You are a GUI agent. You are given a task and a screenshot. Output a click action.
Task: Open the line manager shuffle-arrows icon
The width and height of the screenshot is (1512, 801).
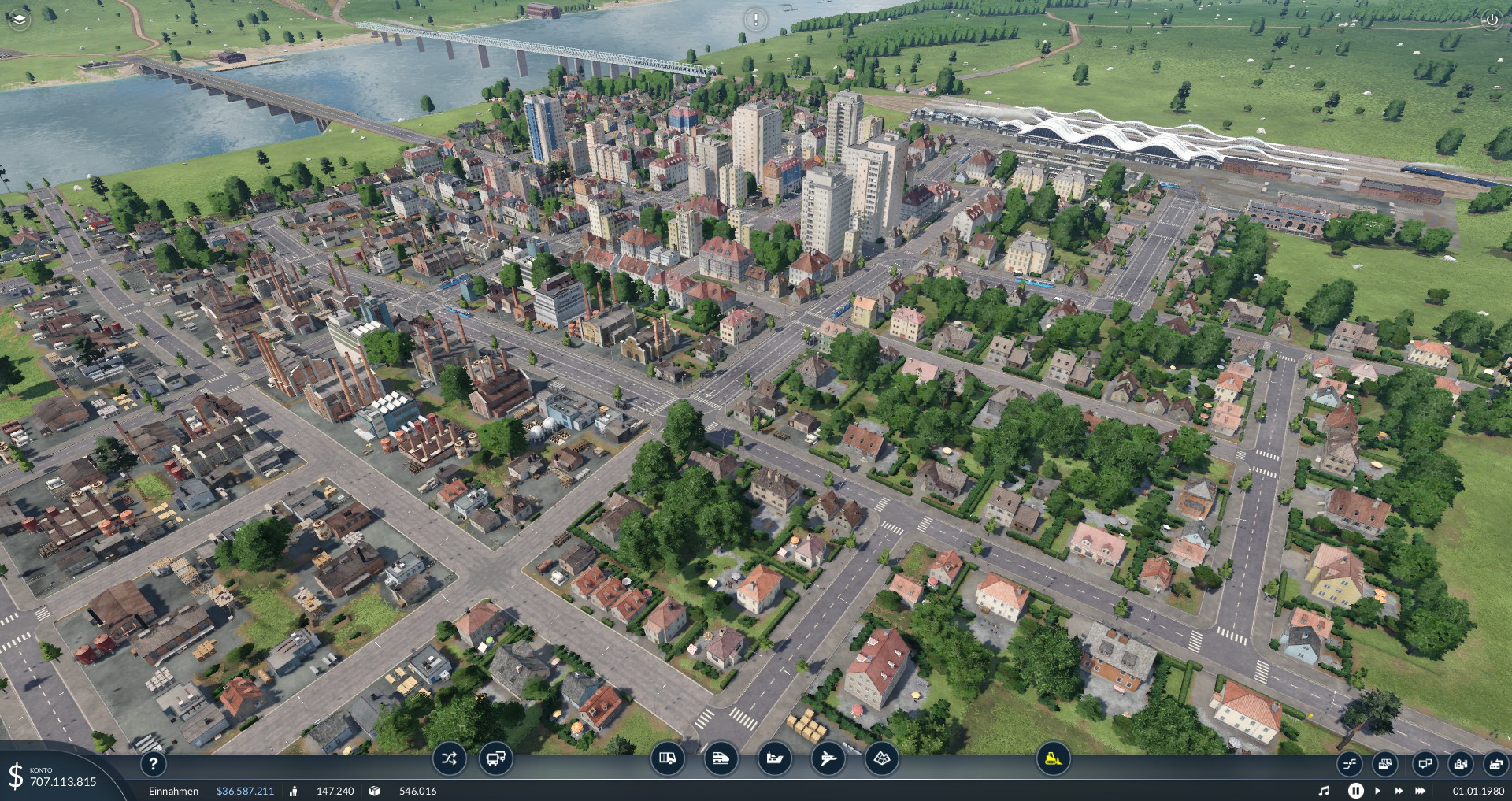coord(449,759)
